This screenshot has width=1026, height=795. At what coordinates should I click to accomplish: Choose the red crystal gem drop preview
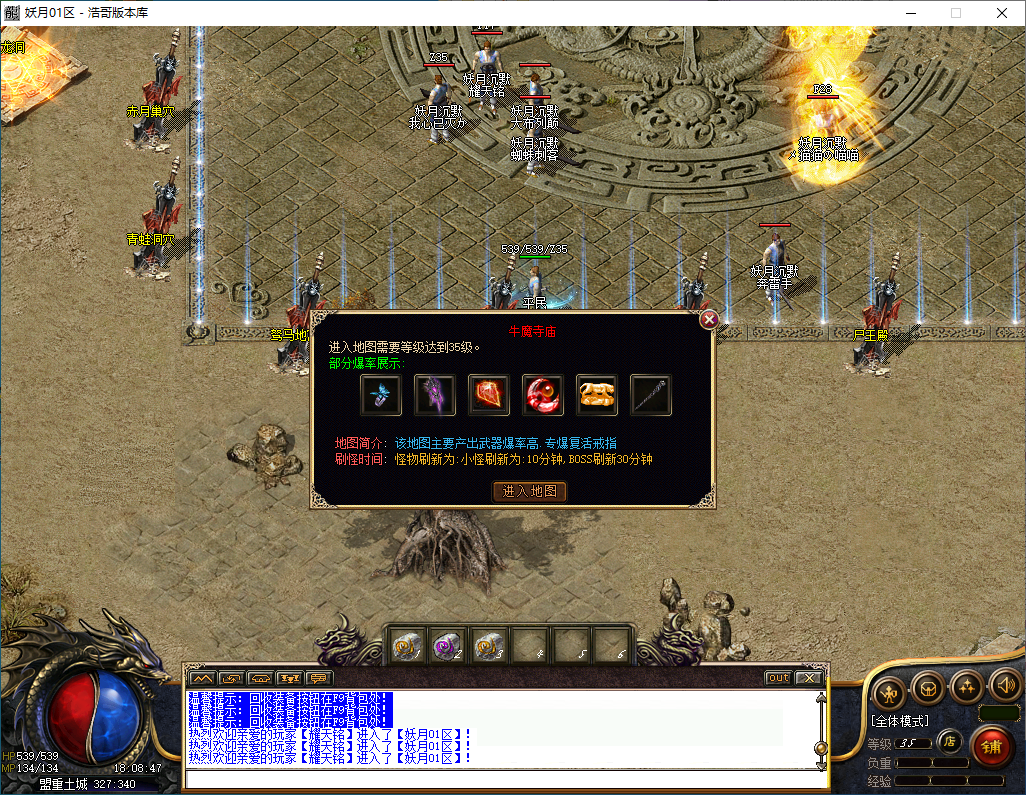point(489,395)
